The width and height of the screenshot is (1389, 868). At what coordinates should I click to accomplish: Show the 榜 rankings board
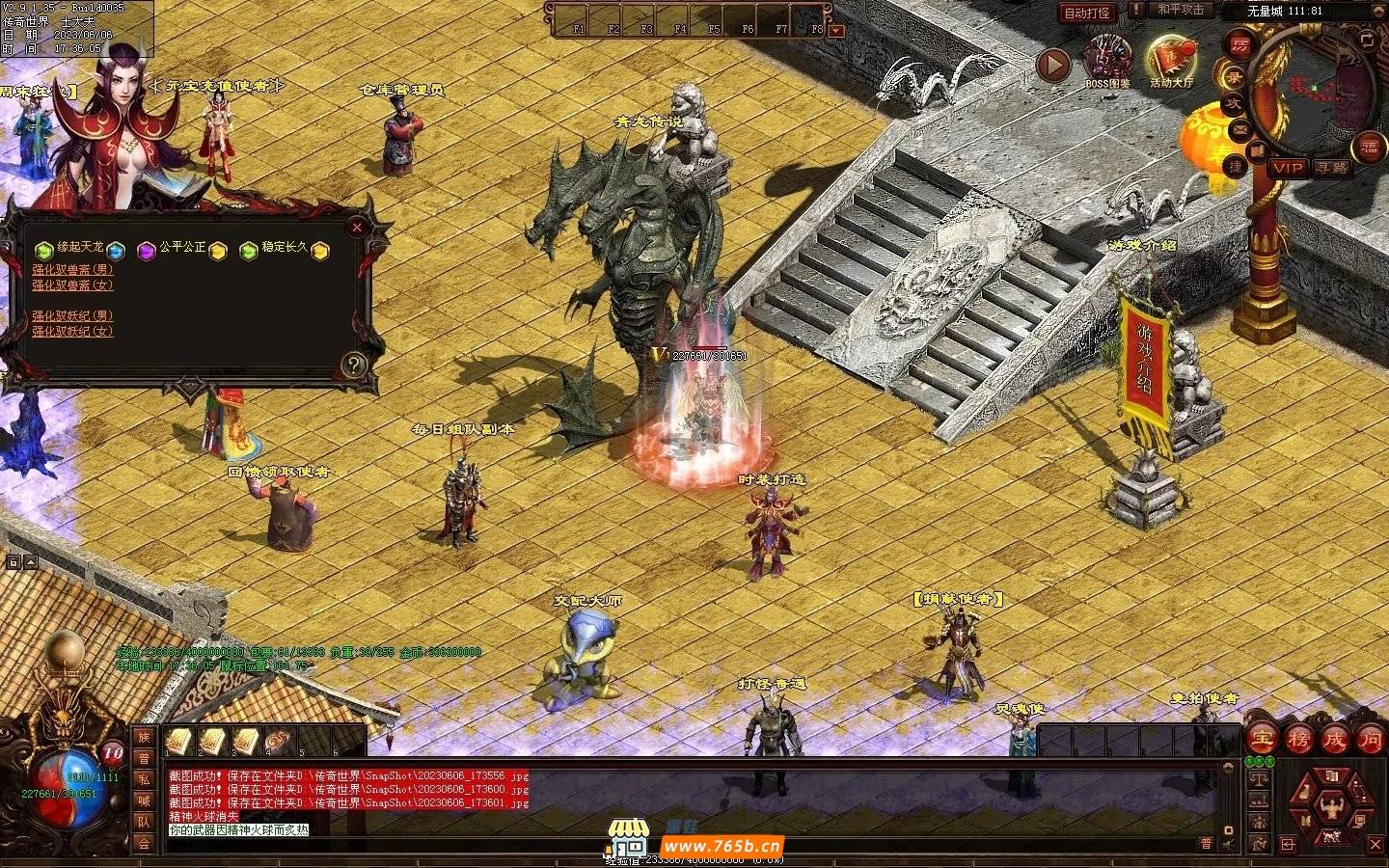click(x=1298, y=740)
